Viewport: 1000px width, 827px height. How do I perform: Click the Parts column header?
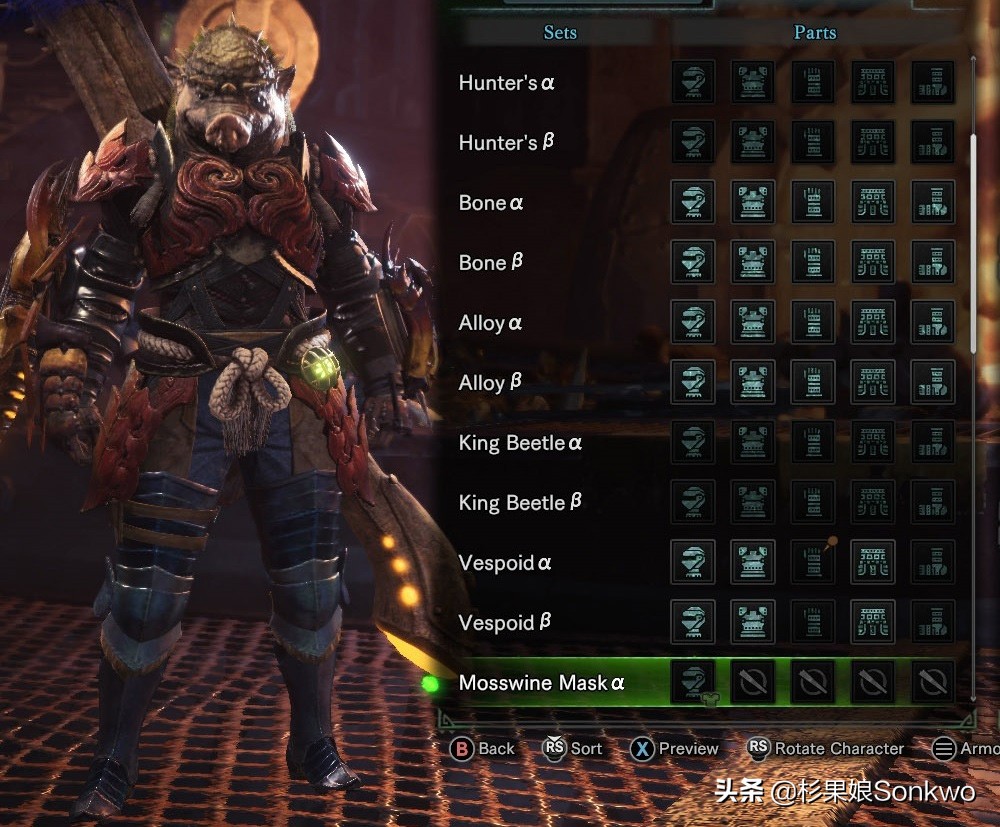(814, 32)
